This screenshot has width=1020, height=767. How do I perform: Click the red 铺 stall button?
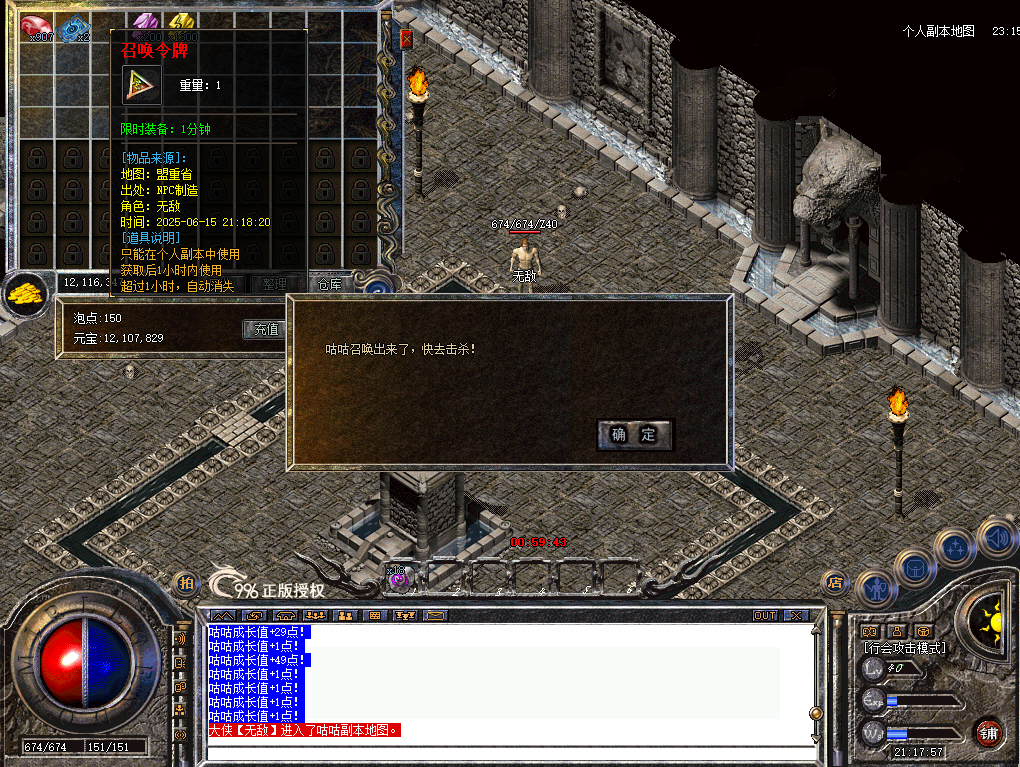tap(988, 732)
